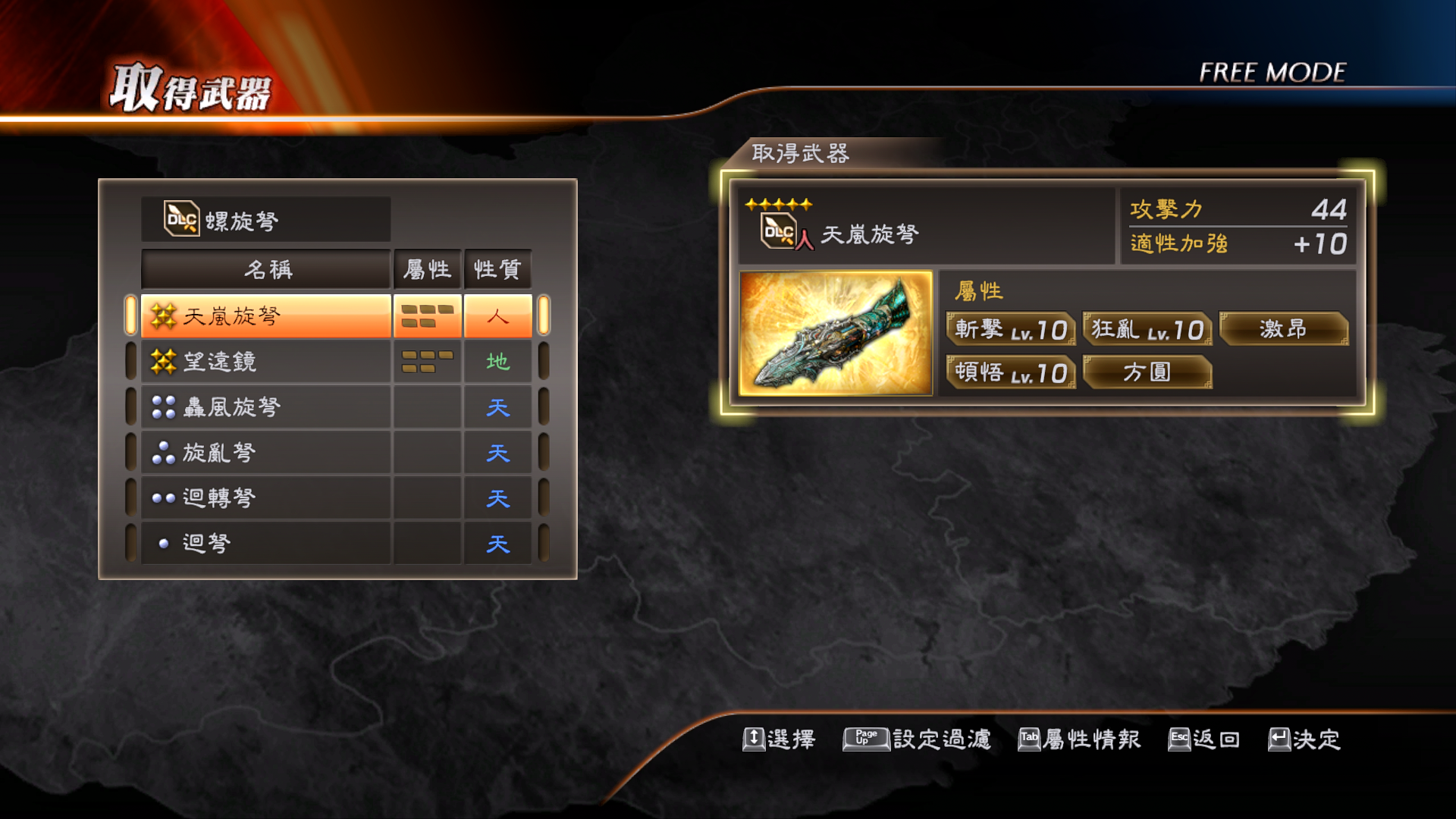Show 屬性情報 attribute info
Viewport: 1456px width, 819px height.
click(x=1079, y=739)
